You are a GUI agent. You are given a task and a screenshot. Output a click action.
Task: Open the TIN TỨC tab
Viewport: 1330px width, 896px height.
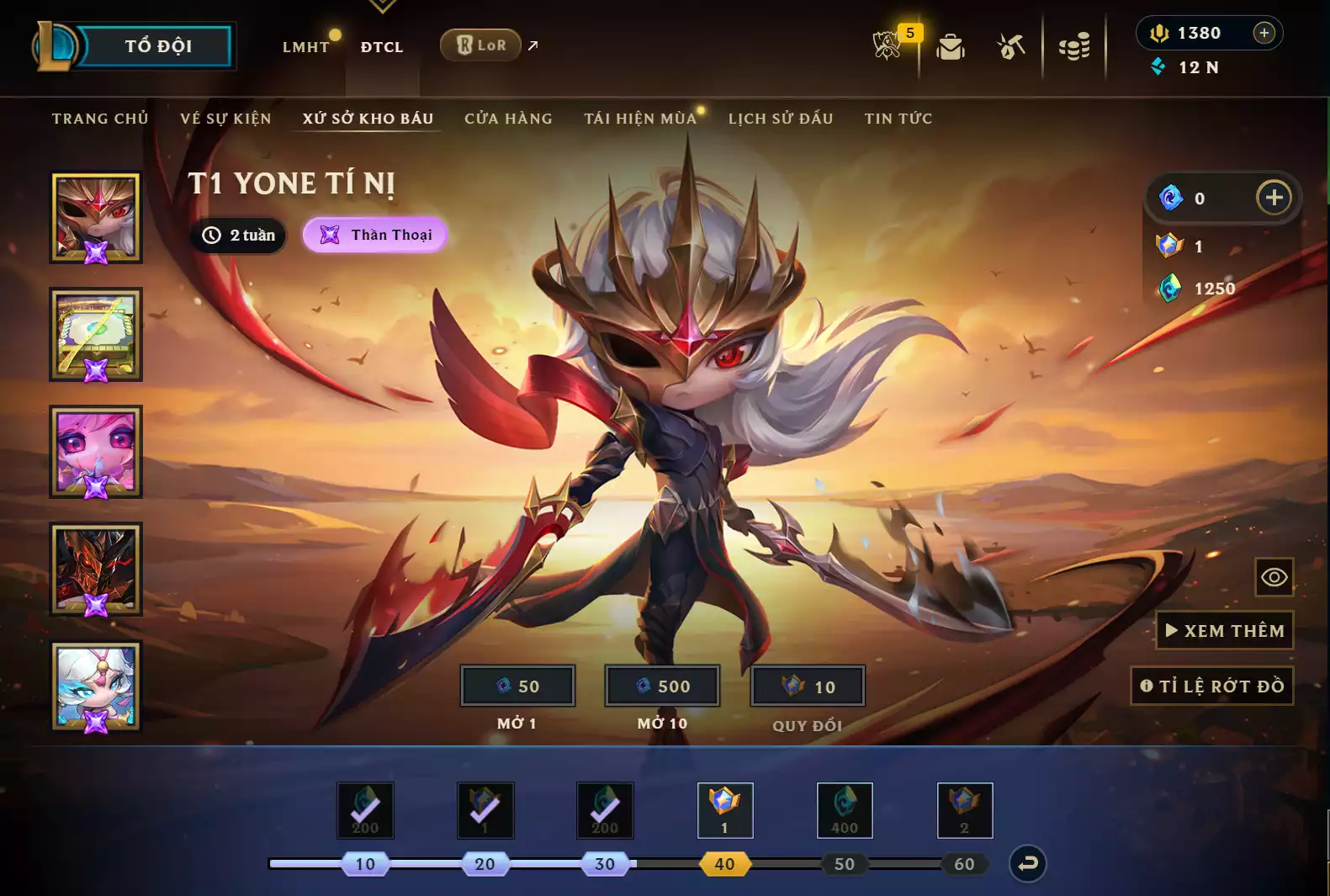[x=898, y=118]
